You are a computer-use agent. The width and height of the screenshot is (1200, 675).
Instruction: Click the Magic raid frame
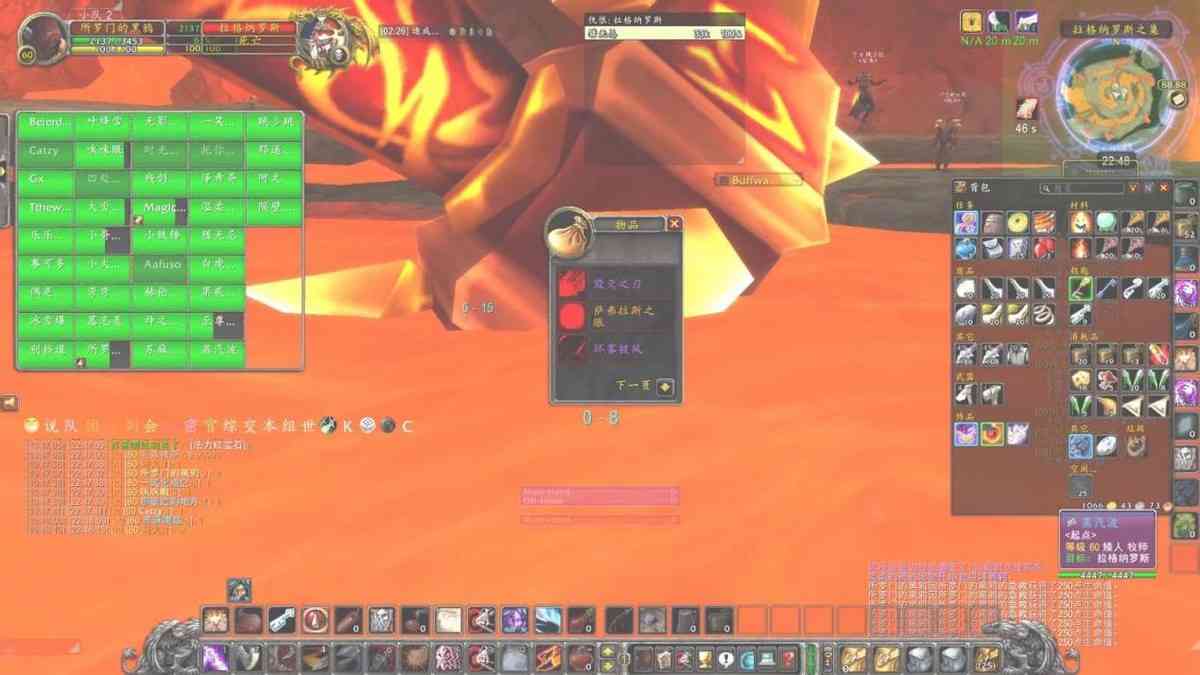tap(160, 208)
